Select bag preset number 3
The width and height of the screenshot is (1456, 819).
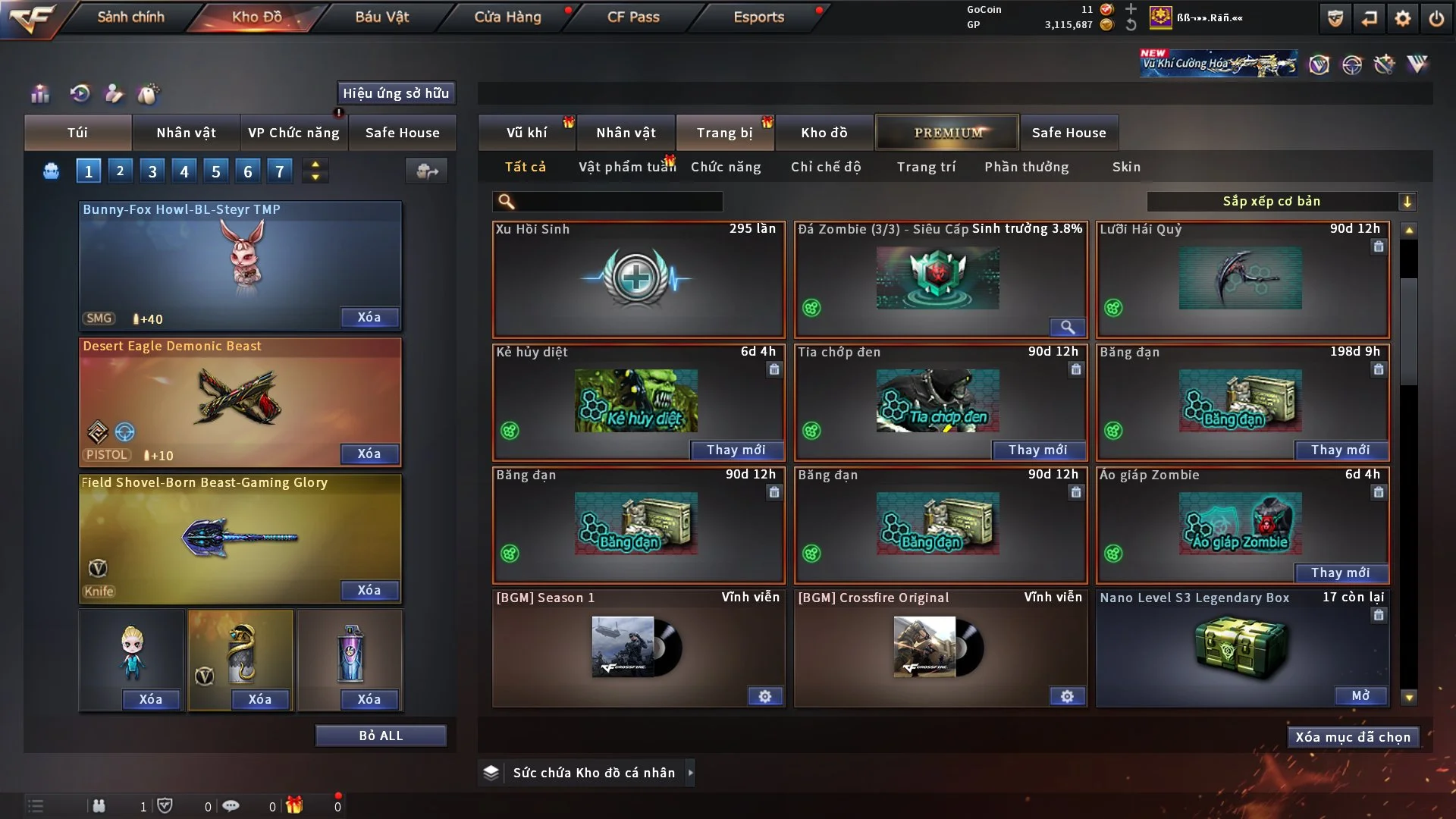click(x=152, y=171)
